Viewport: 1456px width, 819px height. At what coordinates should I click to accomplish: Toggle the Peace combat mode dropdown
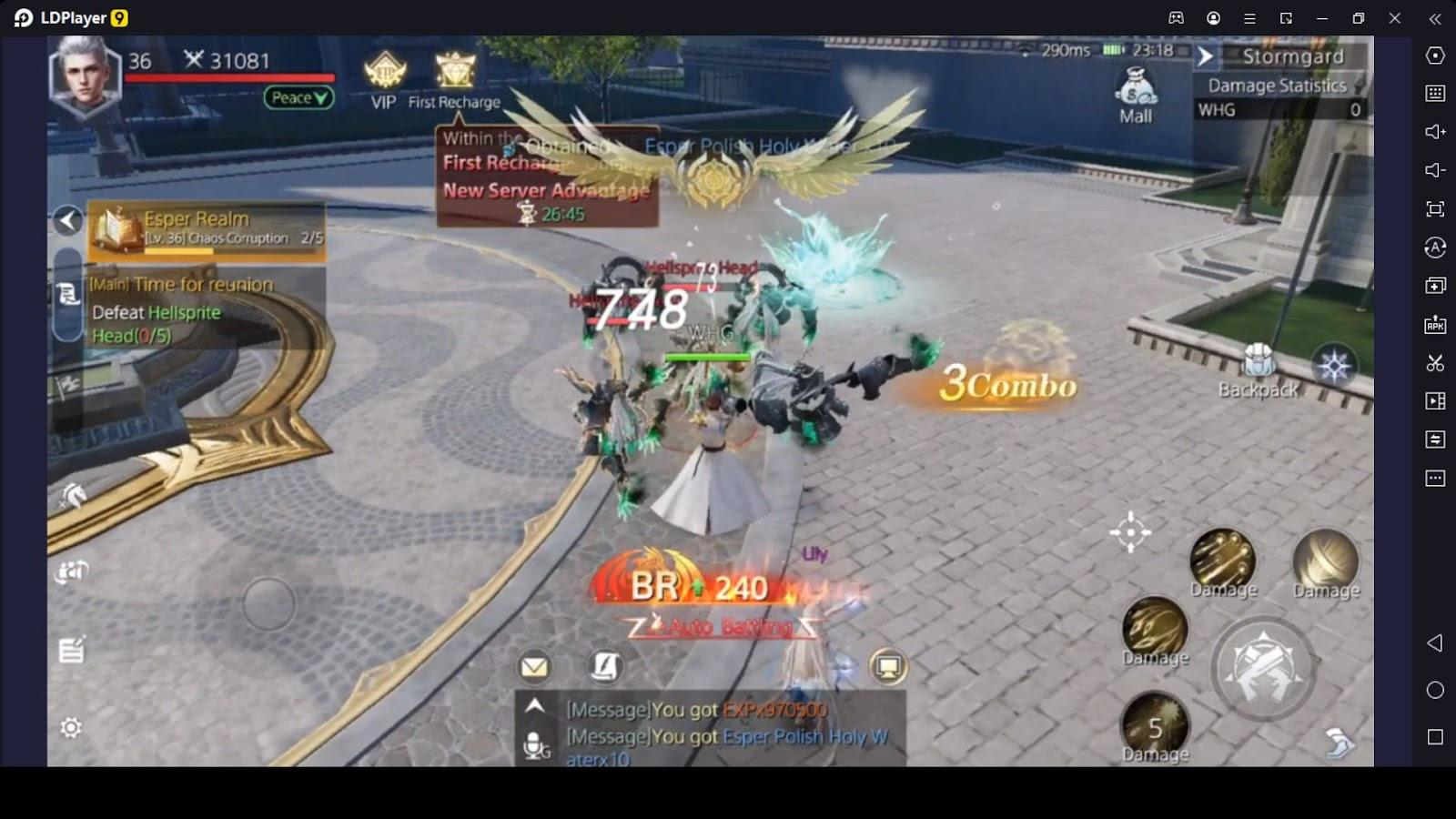[x=298, y=97]
